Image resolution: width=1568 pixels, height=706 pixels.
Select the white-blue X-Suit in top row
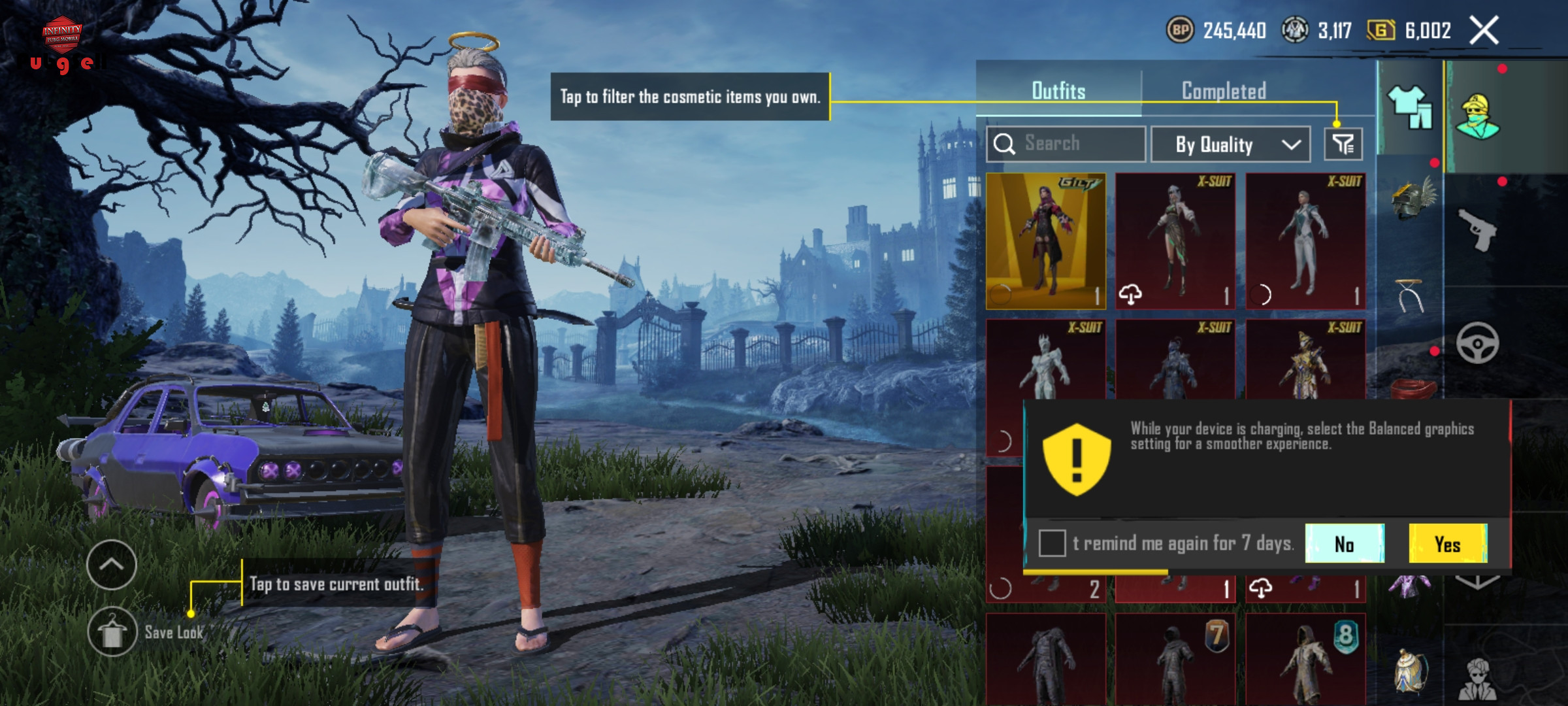pyautogui.click(x=1305, y=241)
